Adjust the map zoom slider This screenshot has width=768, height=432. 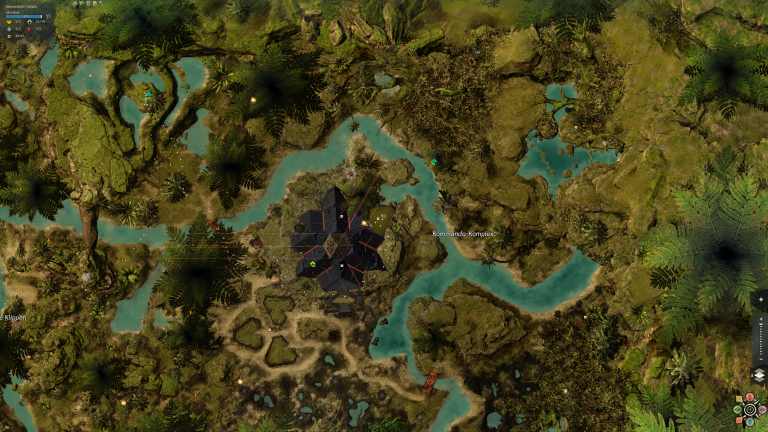coord(759,340)
